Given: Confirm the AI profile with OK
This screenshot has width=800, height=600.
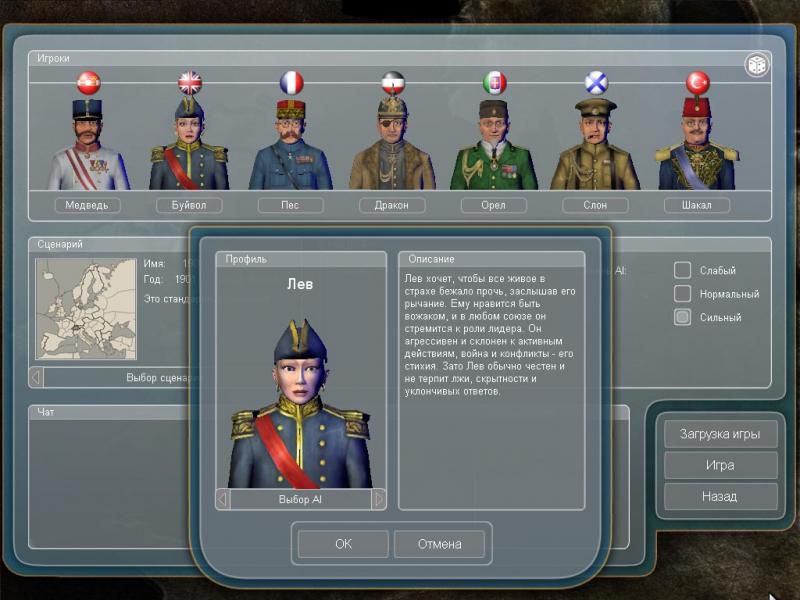Looking at the screenshot, I should point(343,544).
